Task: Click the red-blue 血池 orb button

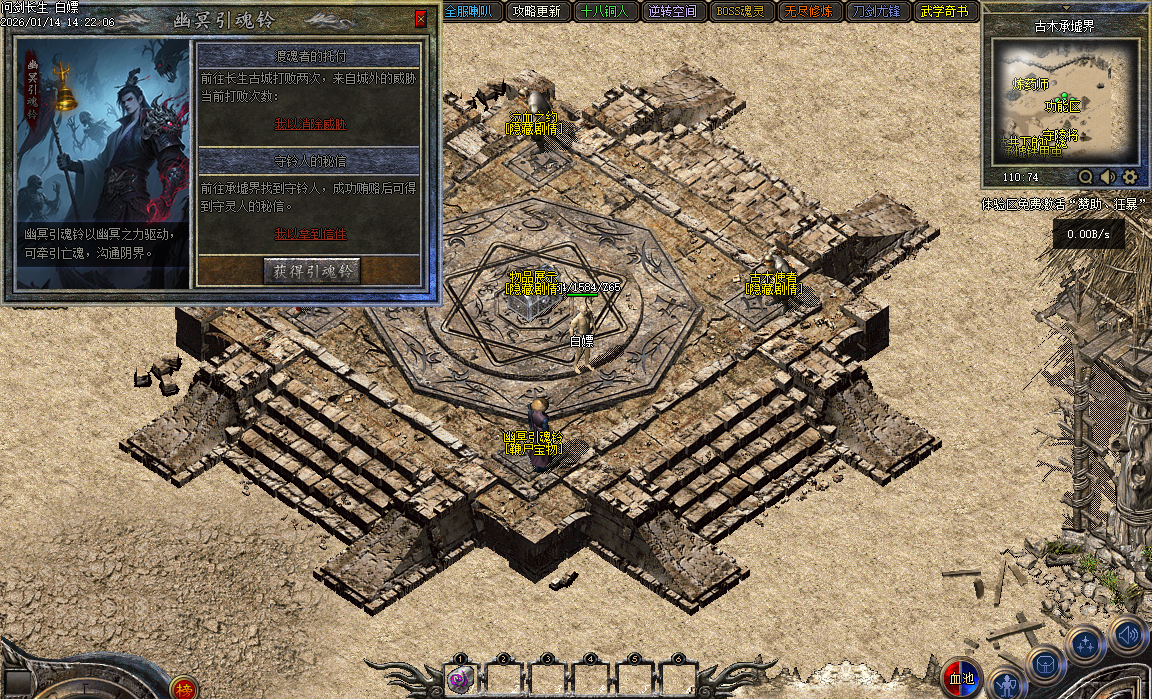Action: click(962, 678)
